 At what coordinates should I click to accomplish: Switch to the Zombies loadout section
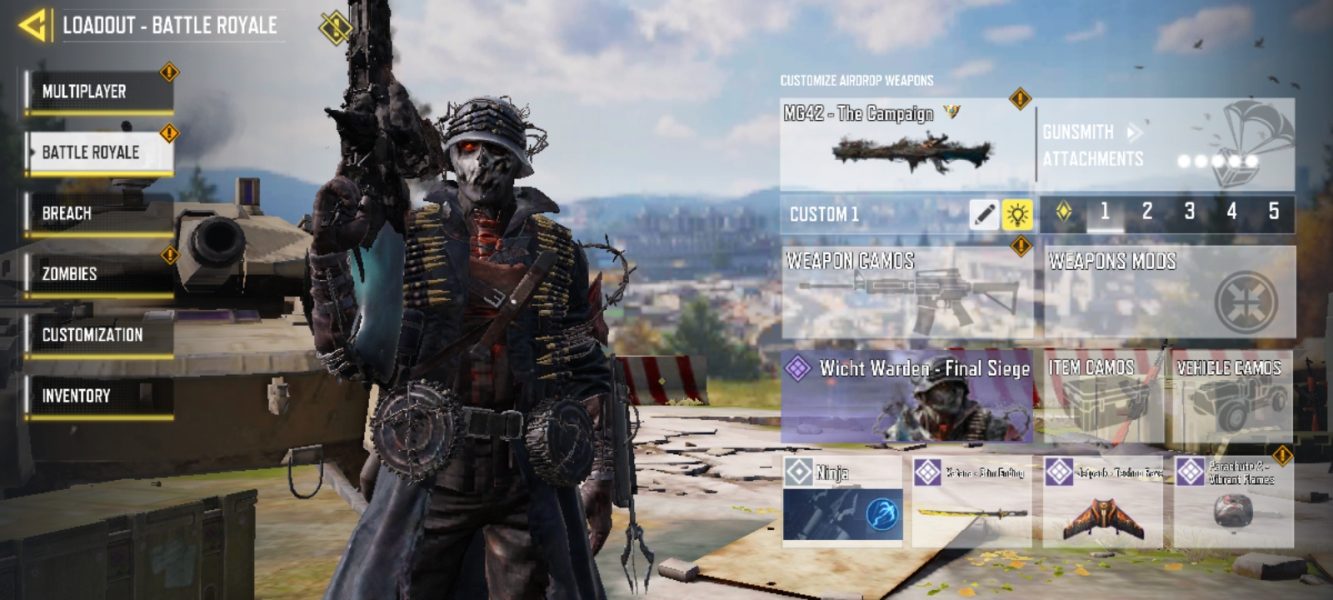[x=99, y=274]
